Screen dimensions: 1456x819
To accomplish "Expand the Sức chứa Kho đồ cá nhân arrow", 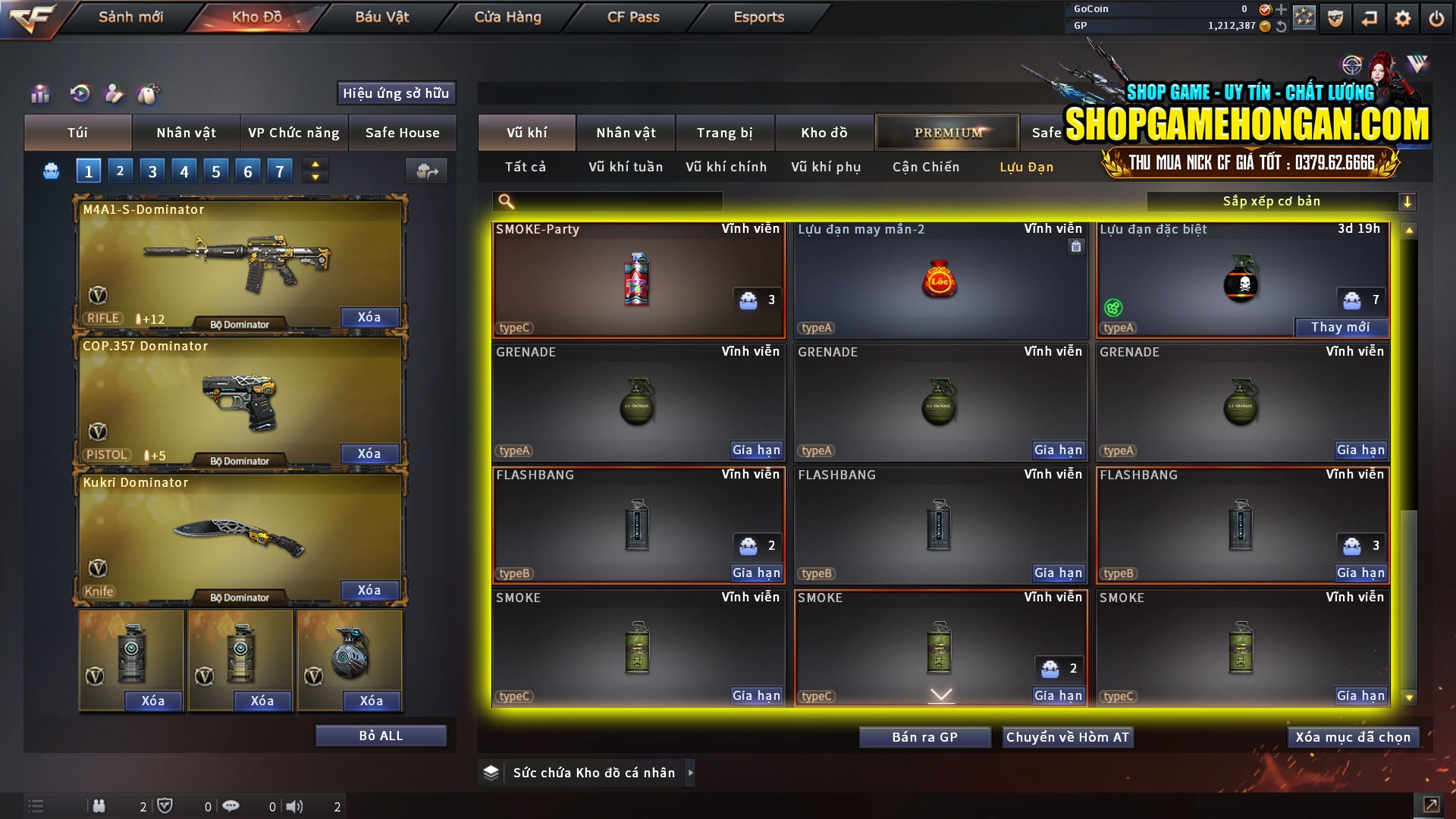I will [x=691, y=772].
